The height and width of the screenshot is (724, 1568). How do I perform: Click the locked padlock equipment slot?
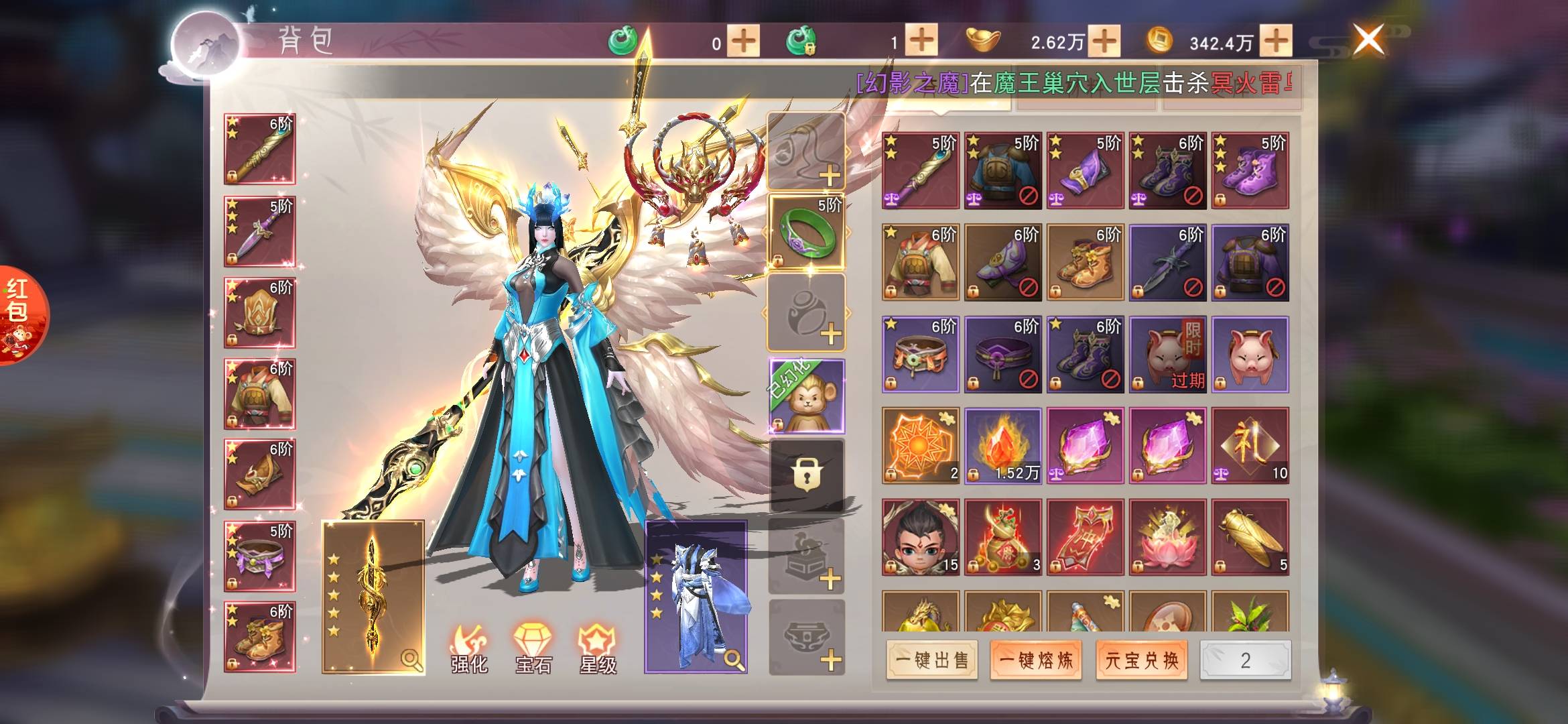point(806,475)
